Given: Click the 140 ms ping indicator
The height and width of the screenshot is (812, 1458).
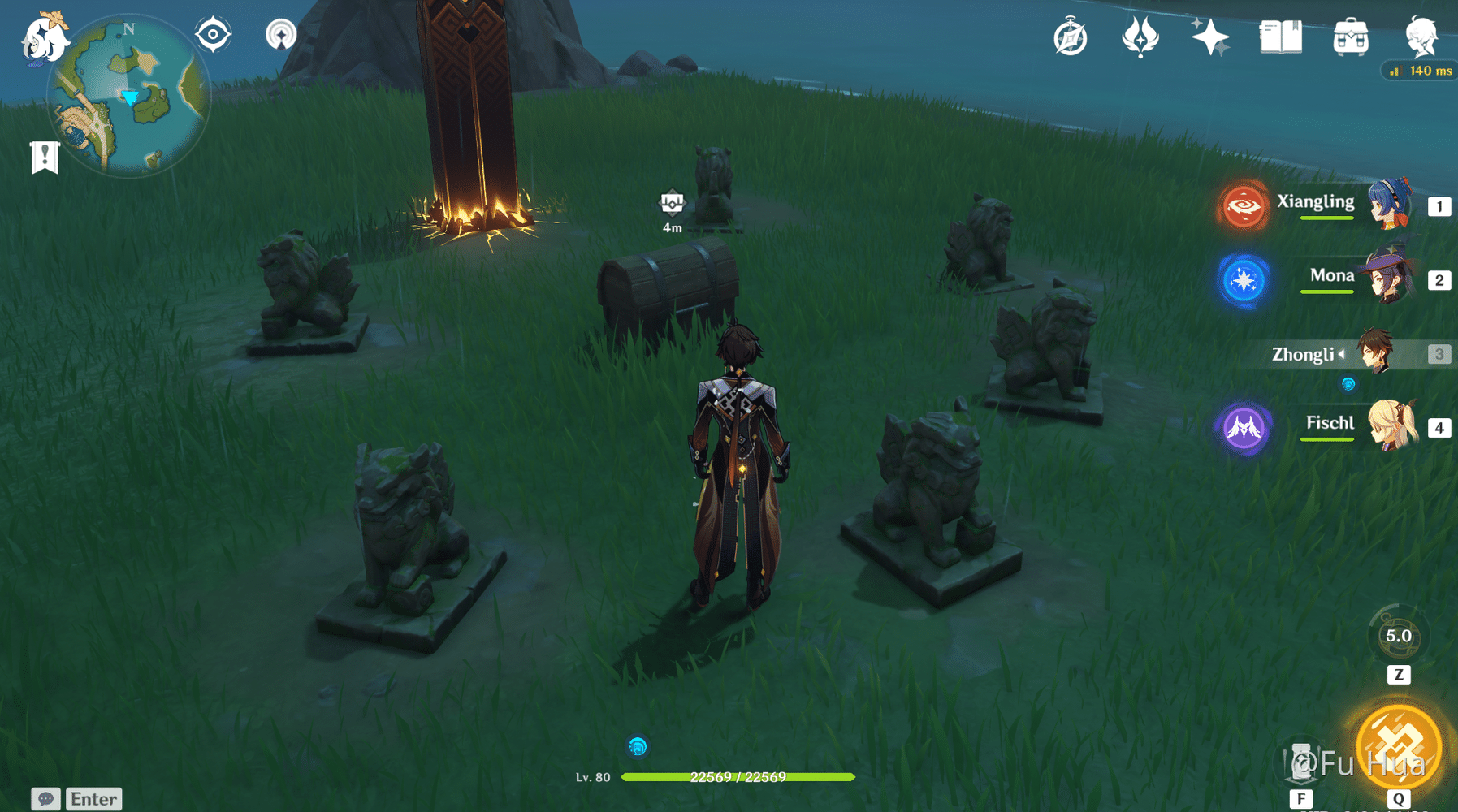Looking at the screenshot, I should (x=1418, y=71).
